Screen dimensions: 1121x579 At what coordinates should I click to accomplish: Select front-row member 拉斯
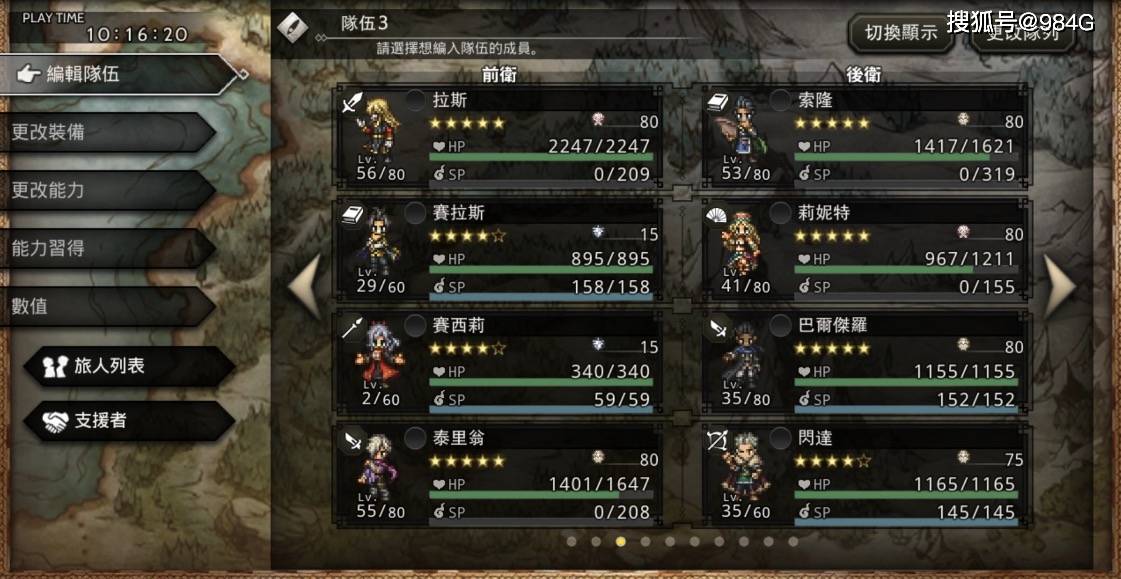click(x=498, y=136)
